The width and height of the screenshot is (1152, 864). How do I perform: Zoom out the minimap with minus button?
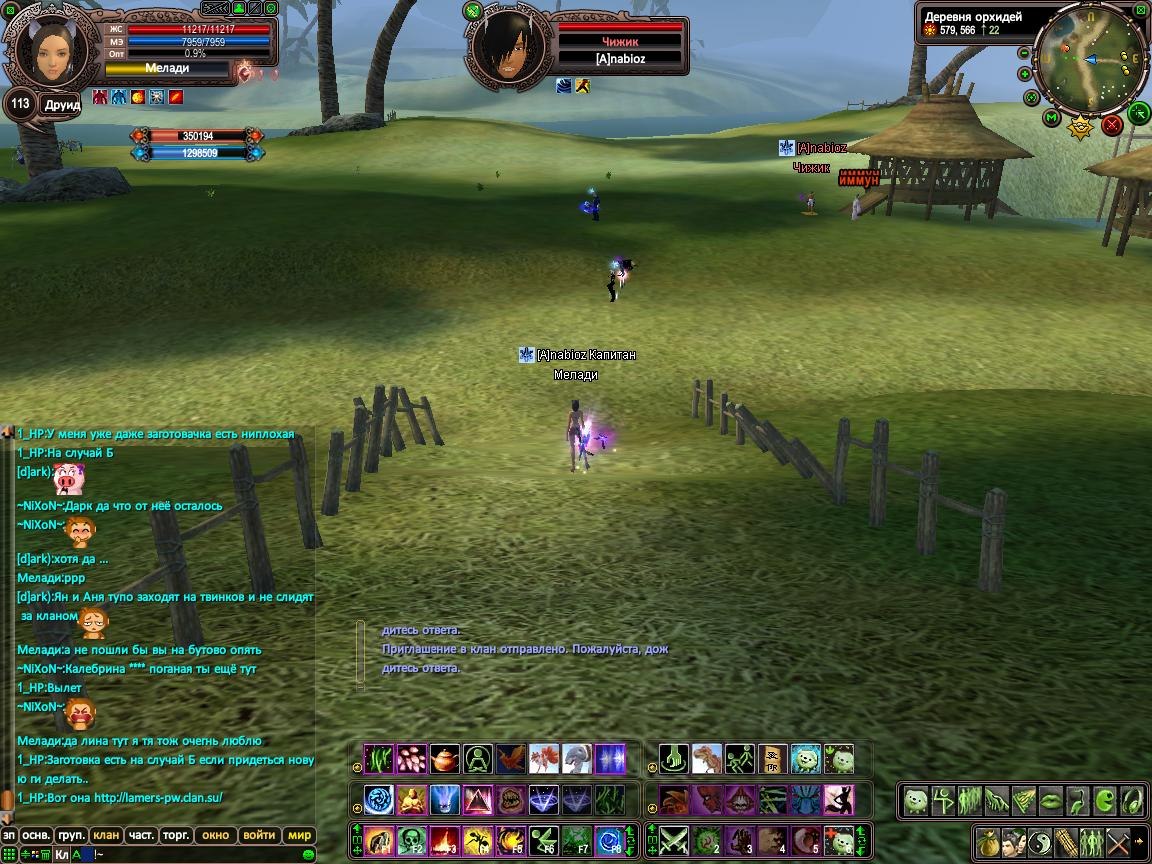click(x=1025, y=52)
